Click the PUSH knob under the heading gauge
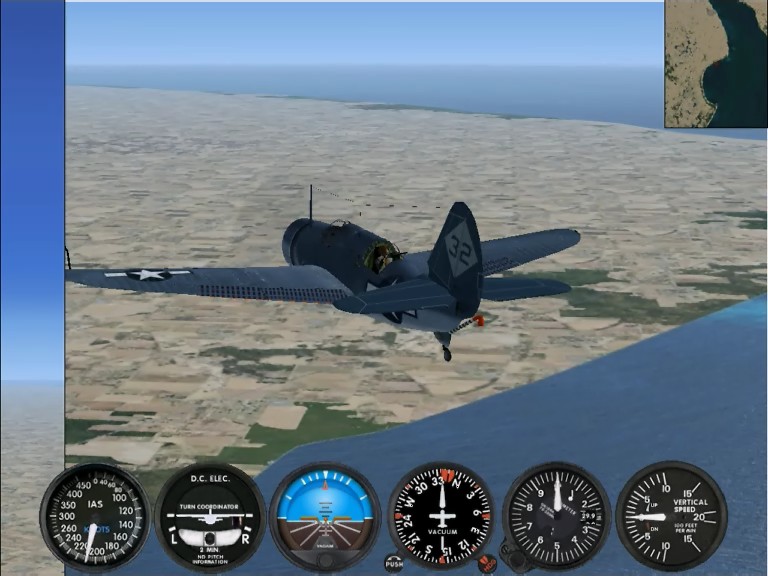768x576 pixels. point(394,564)
